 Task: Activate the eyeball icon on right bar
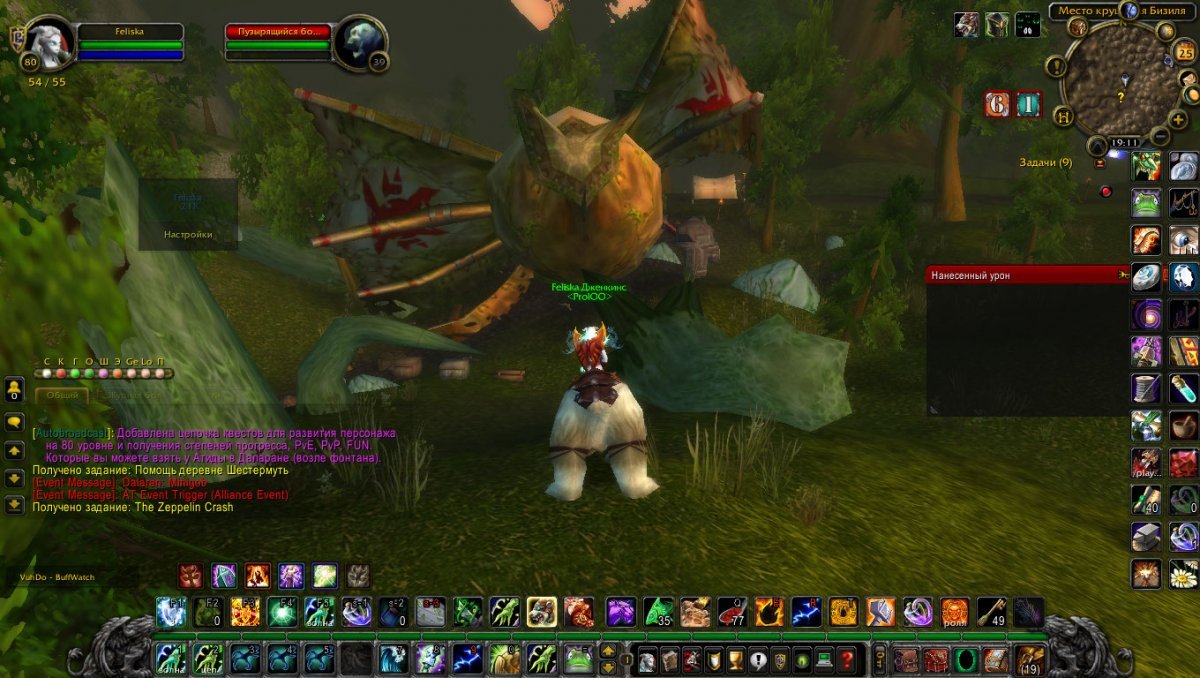(1184, 240)
